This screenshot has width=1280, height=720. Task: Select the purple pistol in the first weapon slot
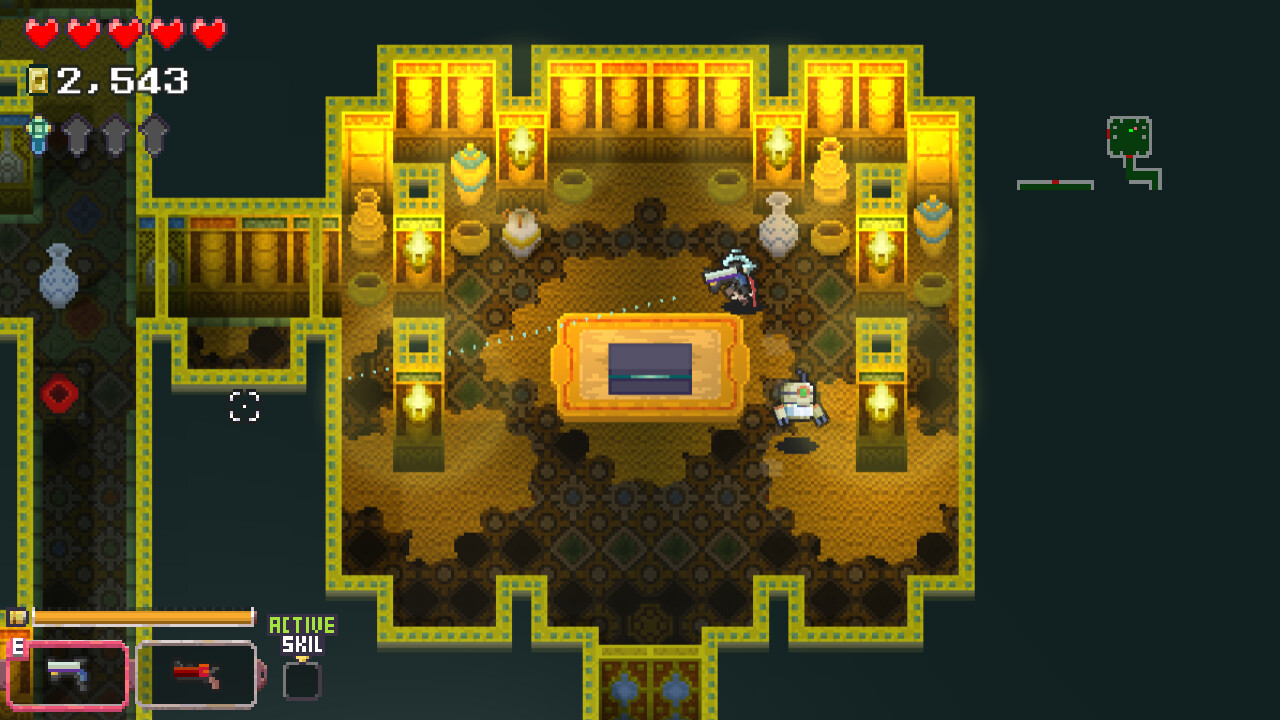[x=67, y=674]
